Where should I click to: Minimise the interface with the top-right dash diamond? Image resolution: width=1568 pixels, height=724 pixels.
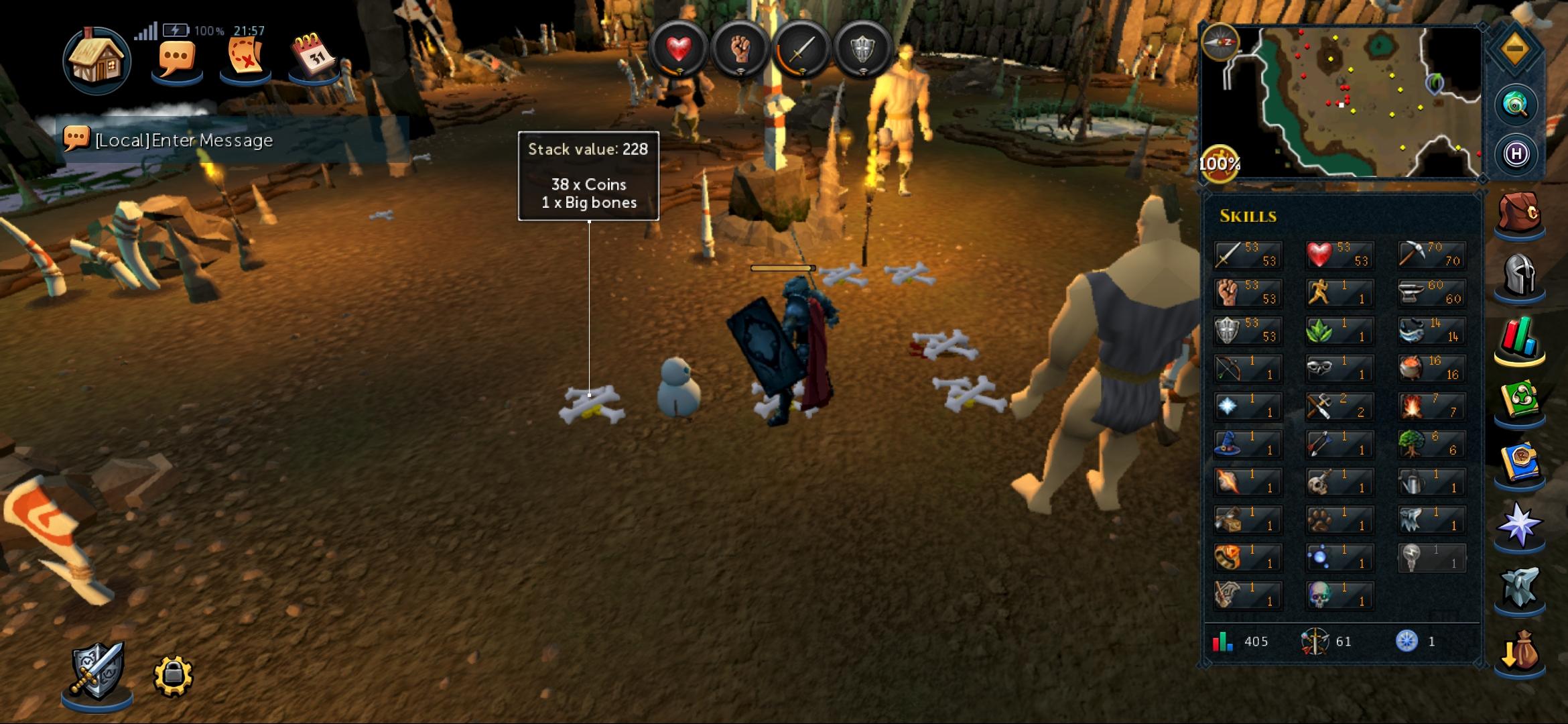(x=1516, y=48)
